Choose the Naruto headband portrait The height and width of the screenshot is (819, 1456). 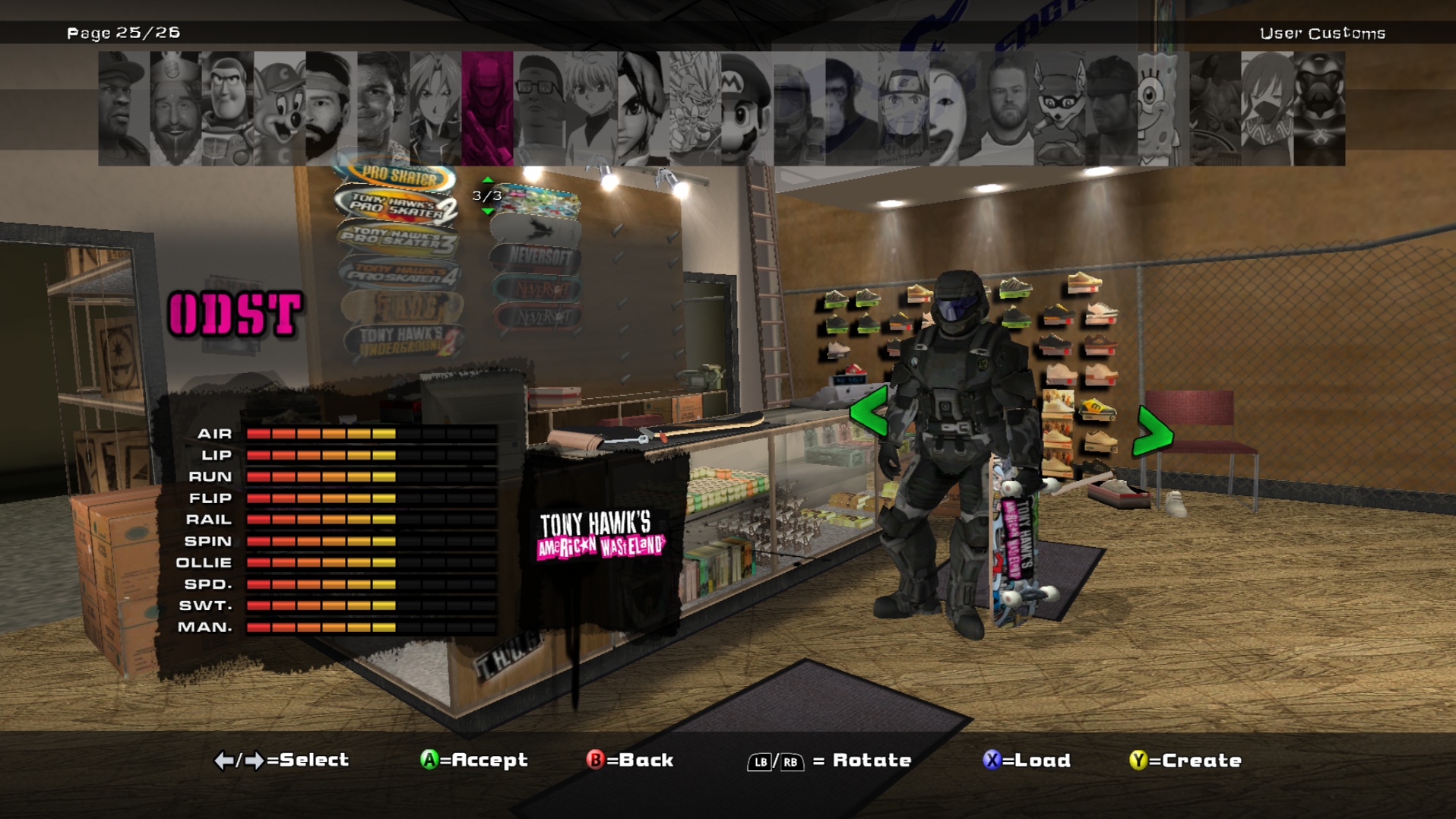903,108
